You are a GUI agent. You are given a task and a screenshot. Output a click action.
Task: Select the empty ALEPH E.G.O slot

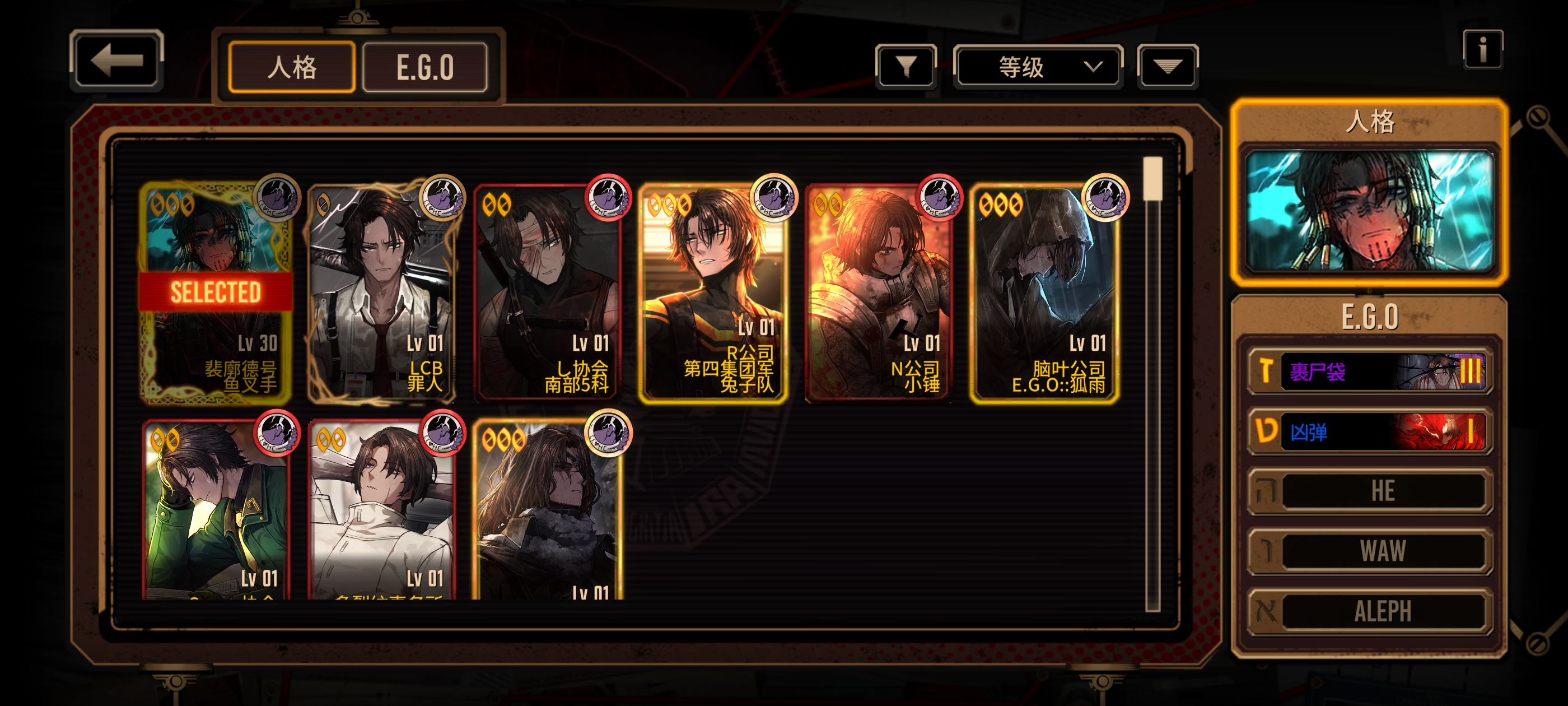coord(1370,611)
